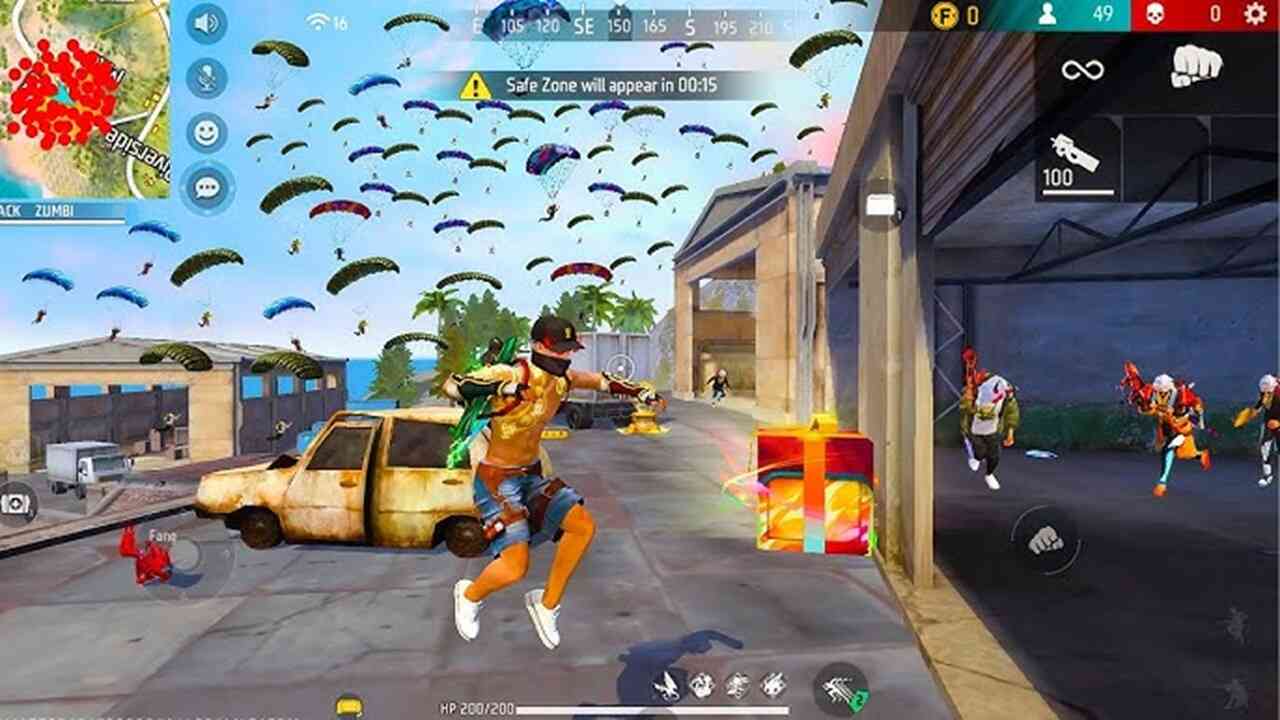Tap the round punch attack button
Image resolution: width=1280 pixels, height=720 pixels.
1045,540
